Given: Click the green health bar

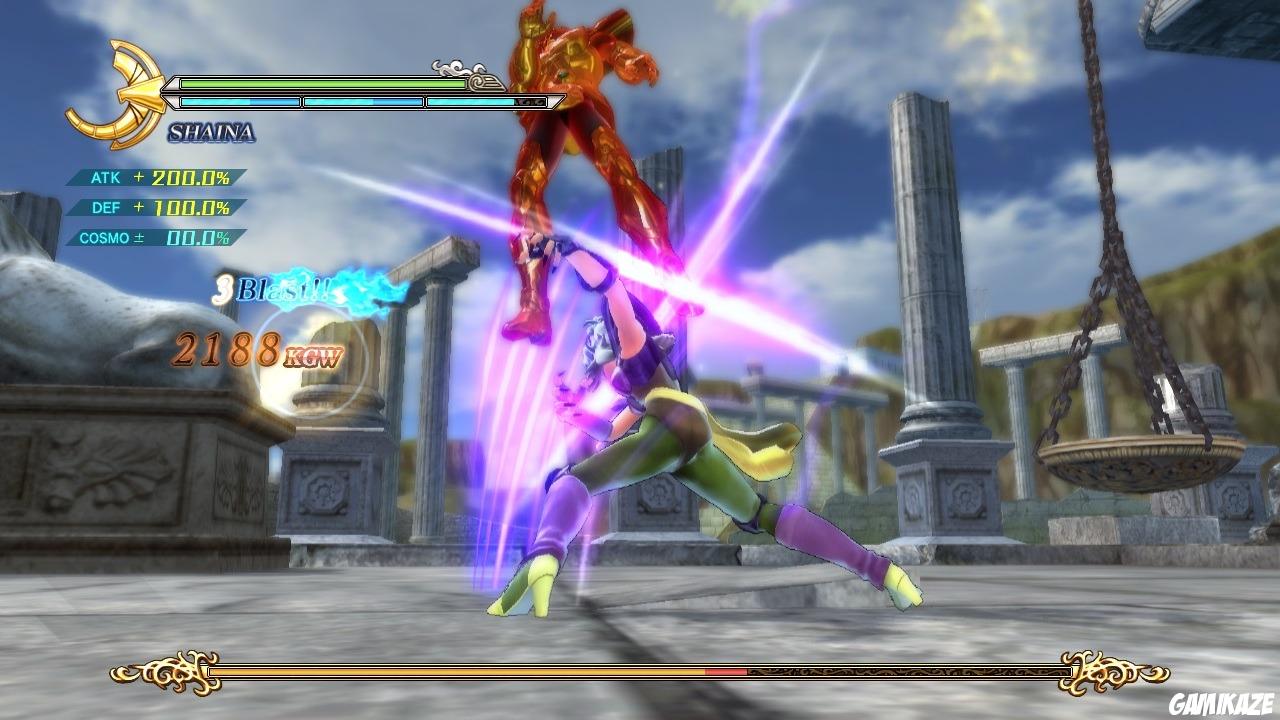Looking at the screenshot, I should pyautogui.click(x=322, y=82).
